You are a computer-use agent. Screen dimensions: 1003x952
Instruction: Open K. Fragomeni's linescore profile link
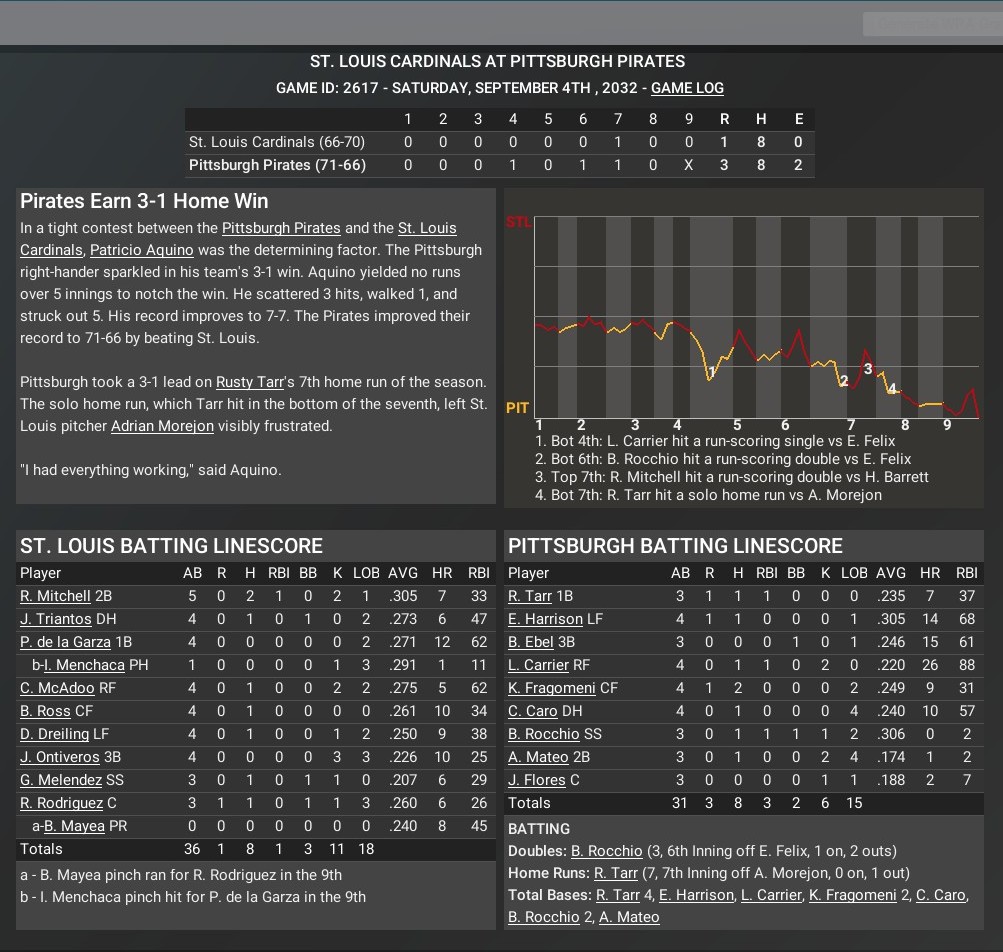pos(550,688)
